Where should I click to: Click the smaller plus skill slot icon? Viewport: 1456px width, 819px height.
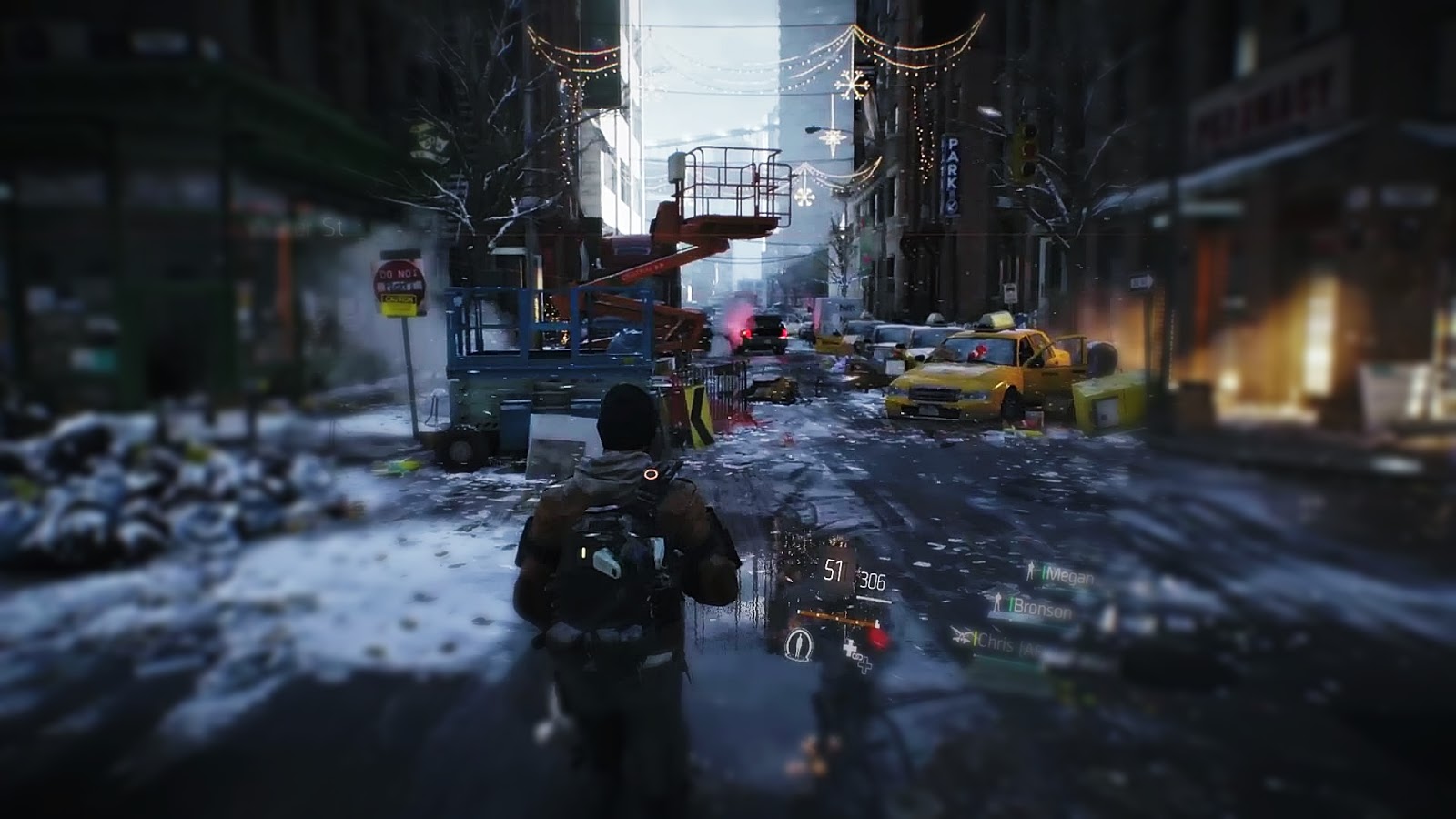point(864,666)
